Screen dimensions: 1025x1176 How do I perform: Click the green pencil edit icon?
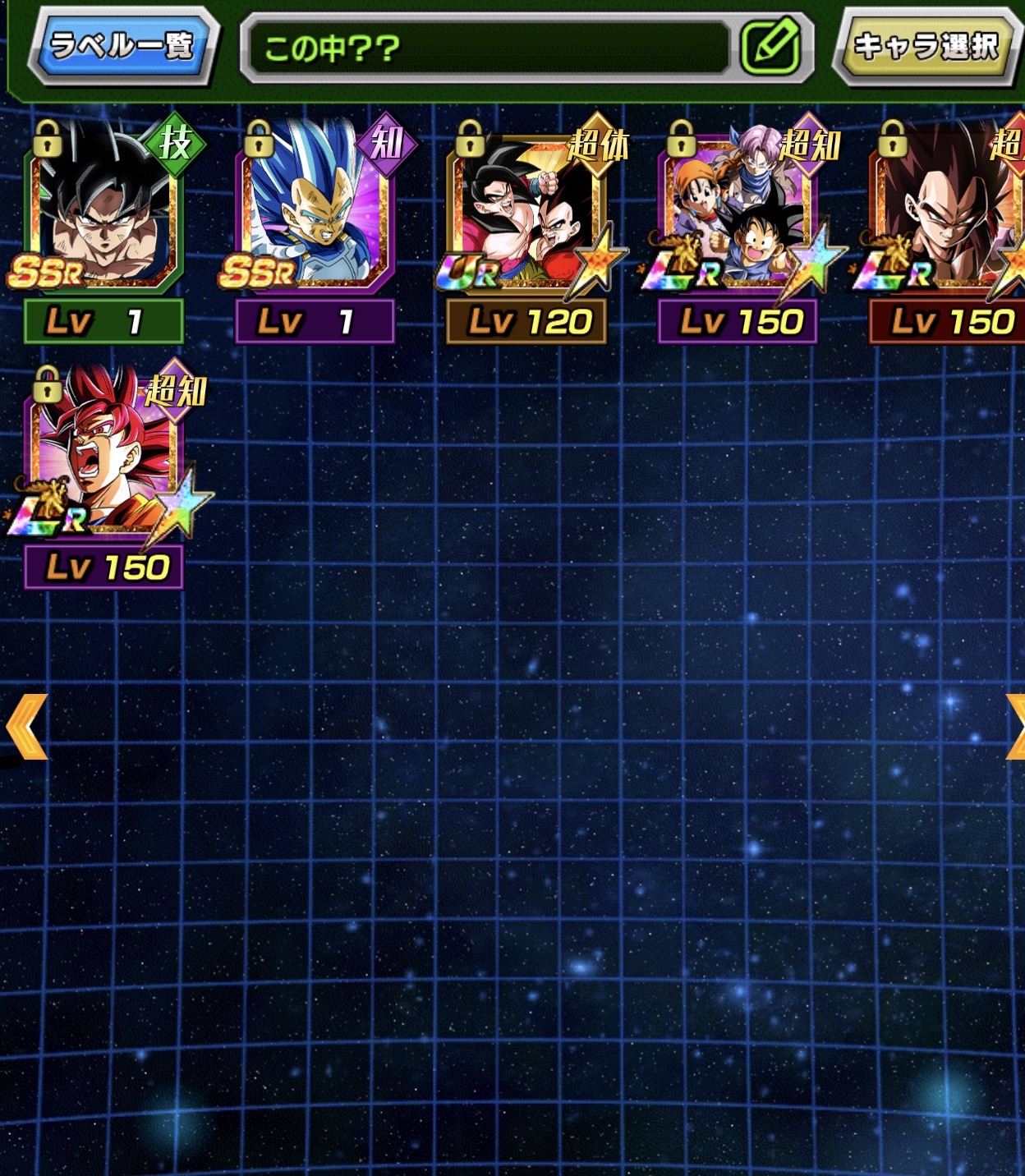point(770,46)
